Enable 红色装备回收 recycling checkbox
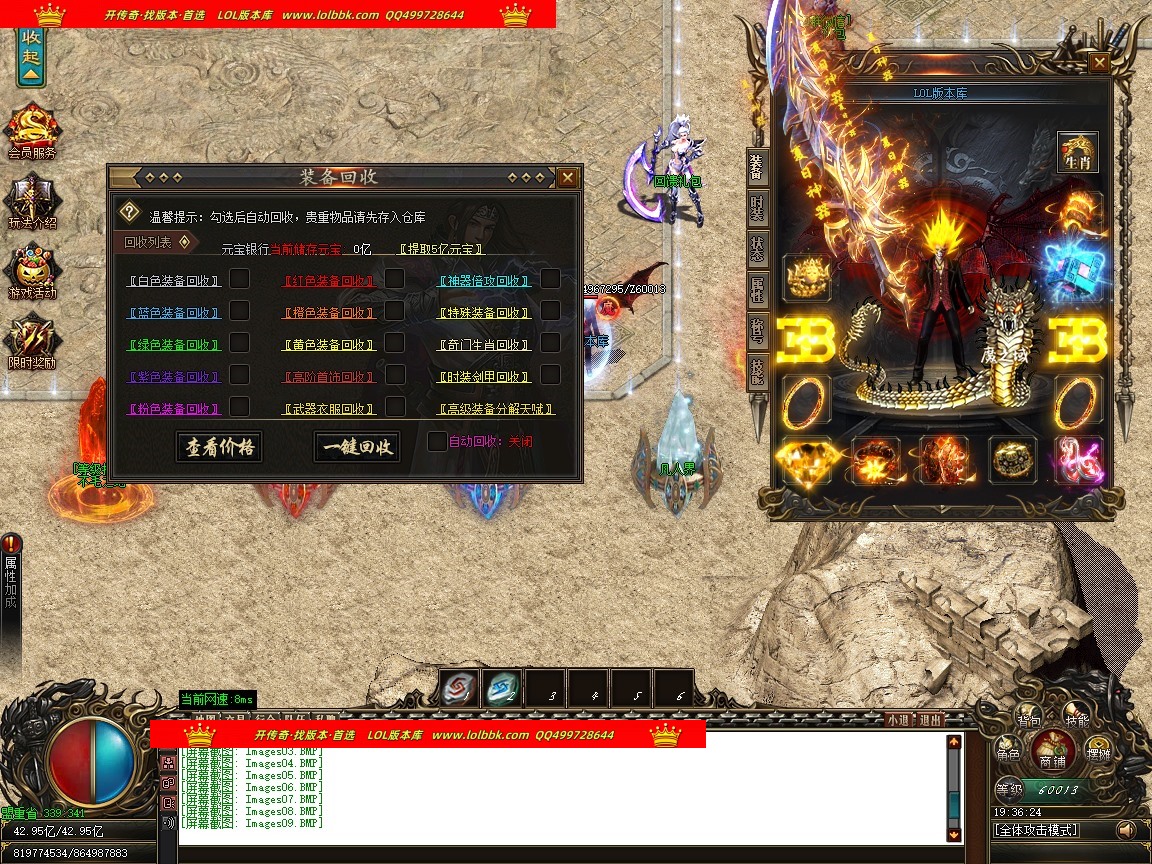The image size is (1152, 864). click(395, 279)
